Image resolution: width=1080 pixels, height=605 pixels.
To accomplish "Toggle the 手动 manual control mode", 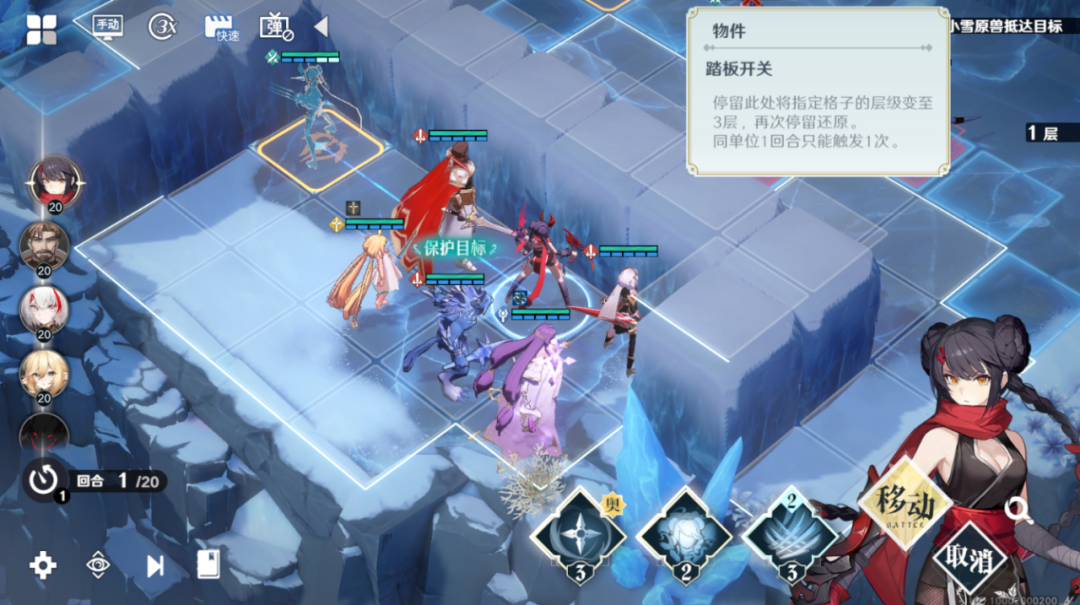I will coord(107,28).
